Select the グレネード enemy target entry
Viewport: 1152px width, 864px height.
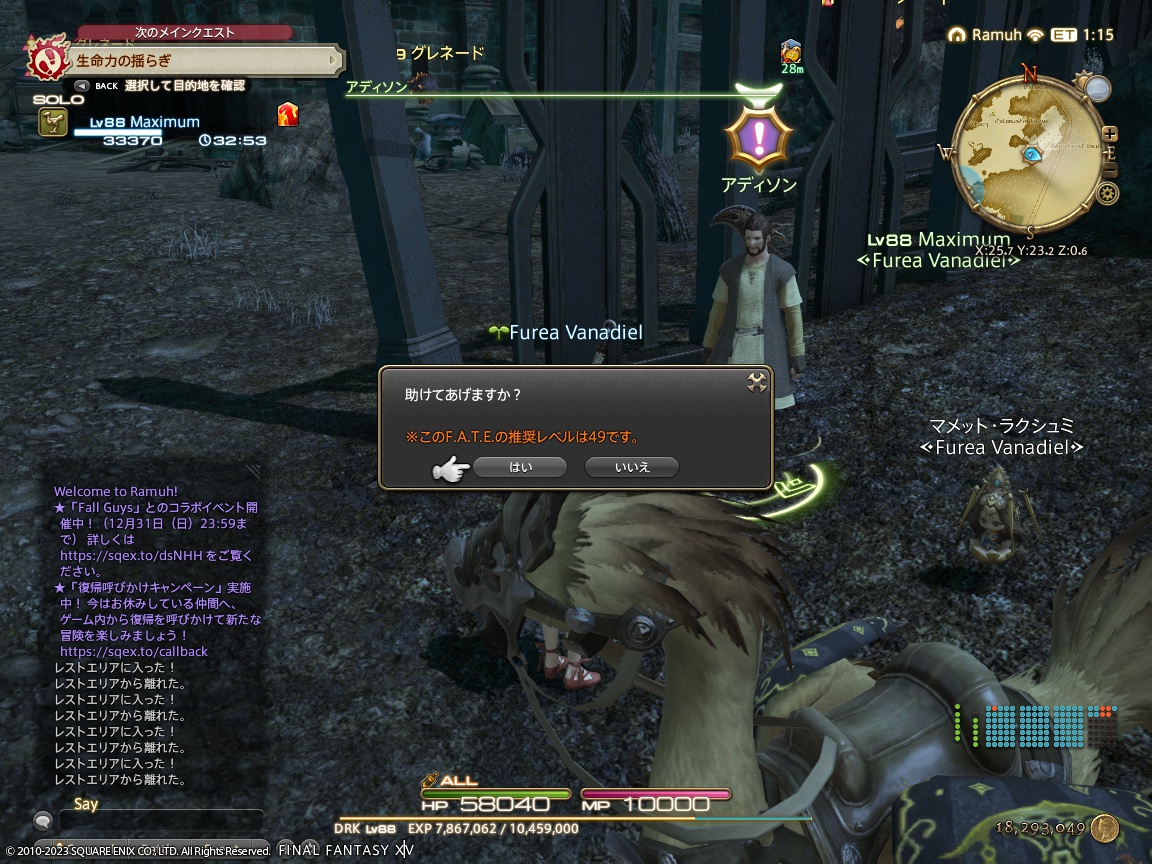[x=446, y=54]
